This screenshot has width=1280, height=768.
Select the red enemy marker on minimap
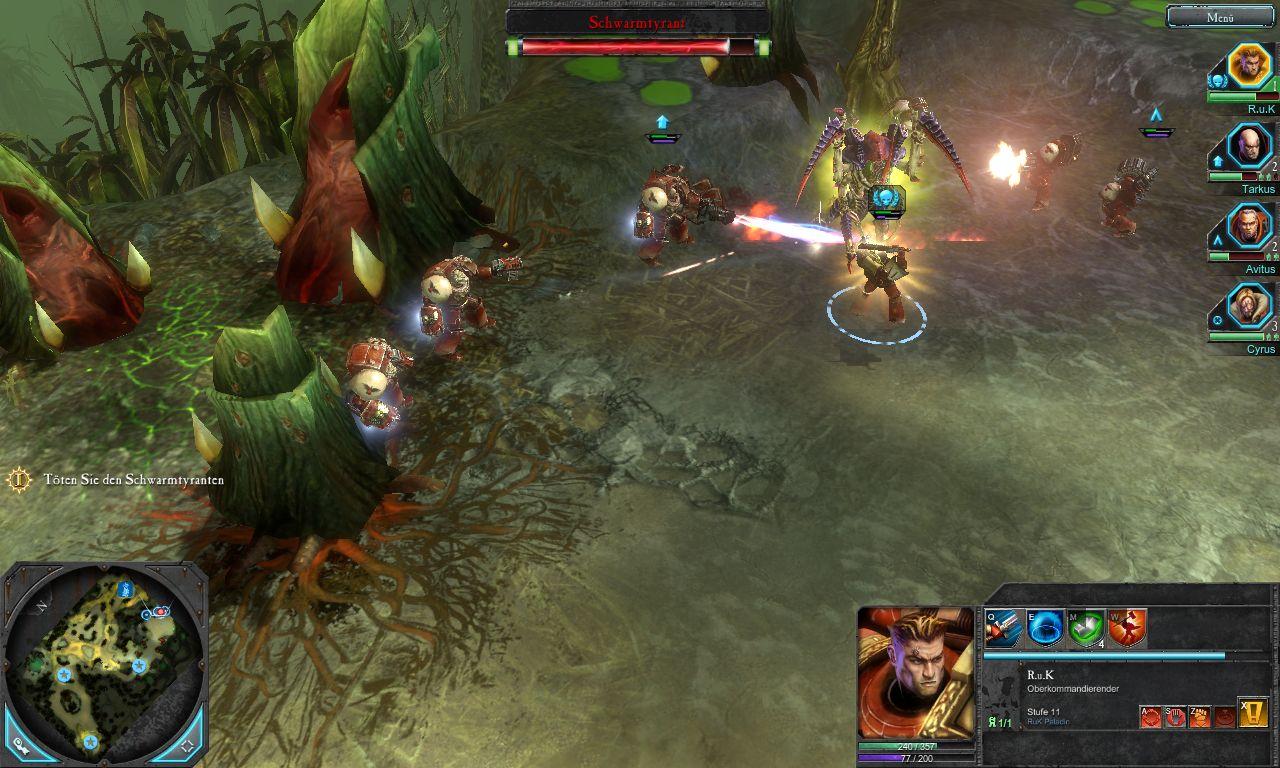(x=160, y=610)
